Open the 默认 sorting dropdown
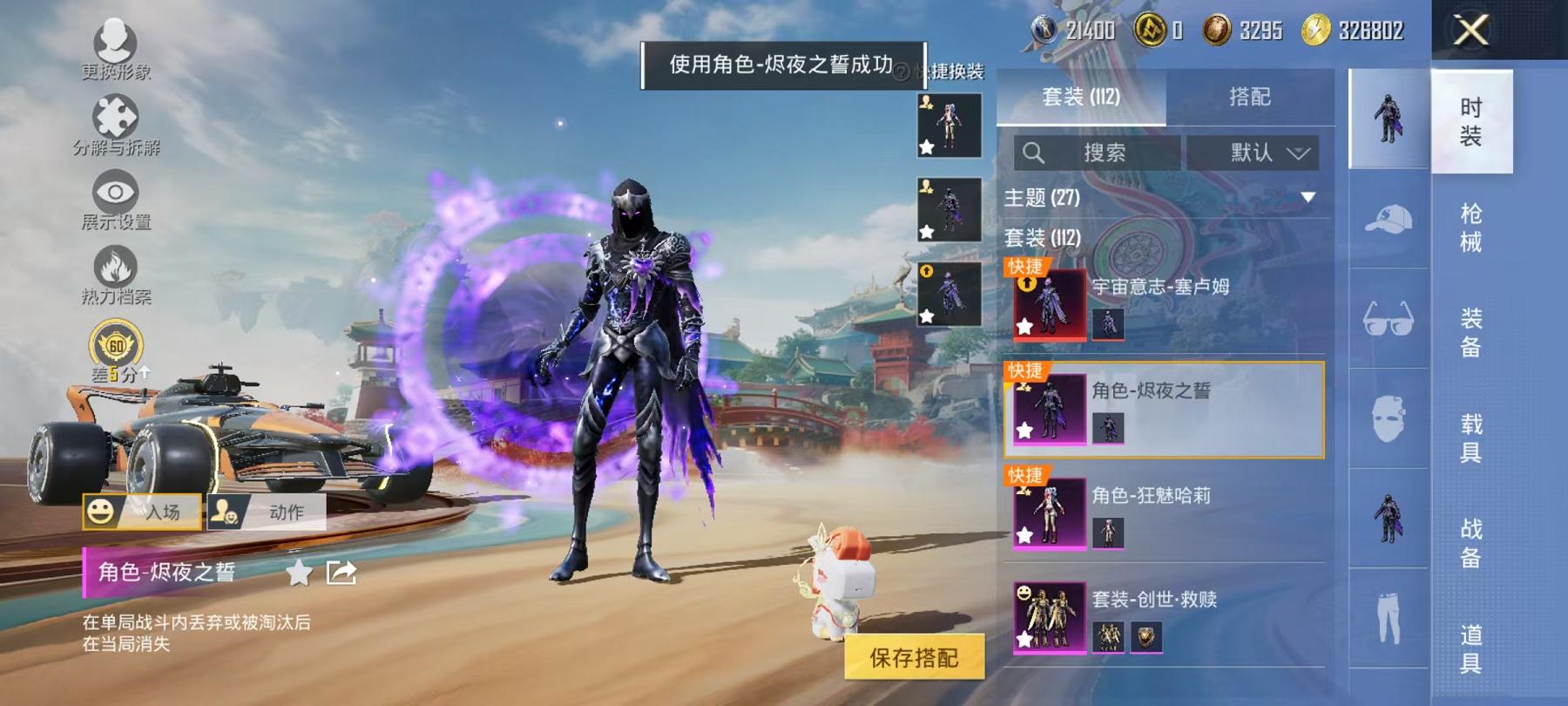Viewport: 1568px width, 706px height. 1253,153
